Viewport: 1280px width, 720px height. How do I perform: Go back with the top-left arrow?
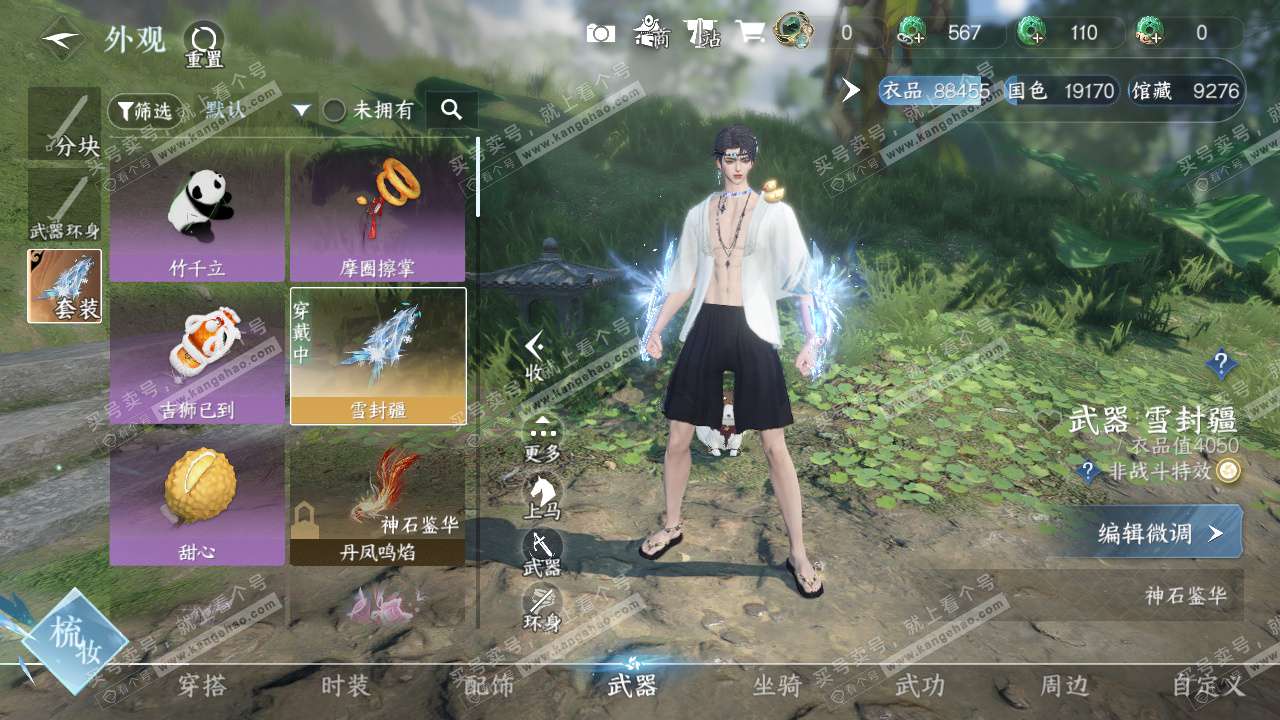[62, 40]
